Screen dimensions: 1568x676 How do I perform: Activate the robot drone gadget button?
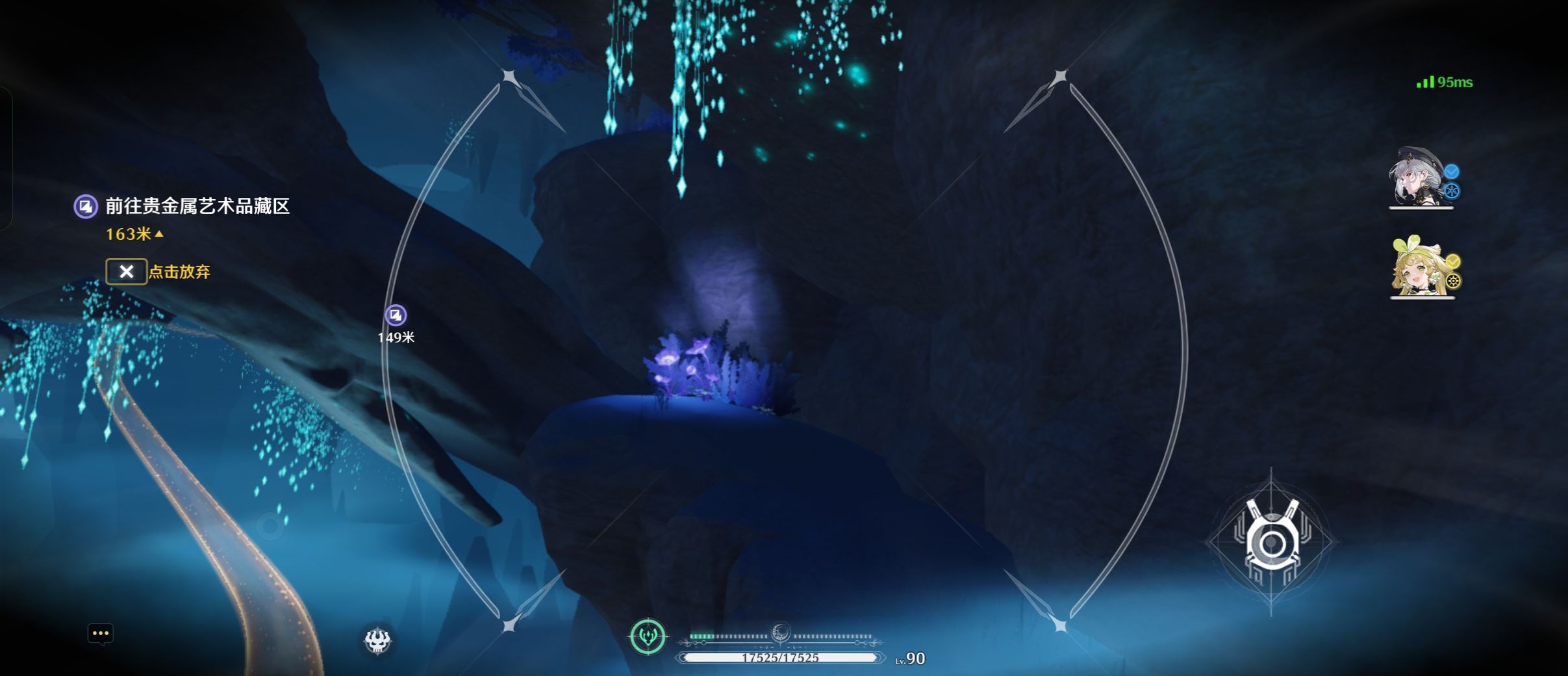[x=1271, y=542]
